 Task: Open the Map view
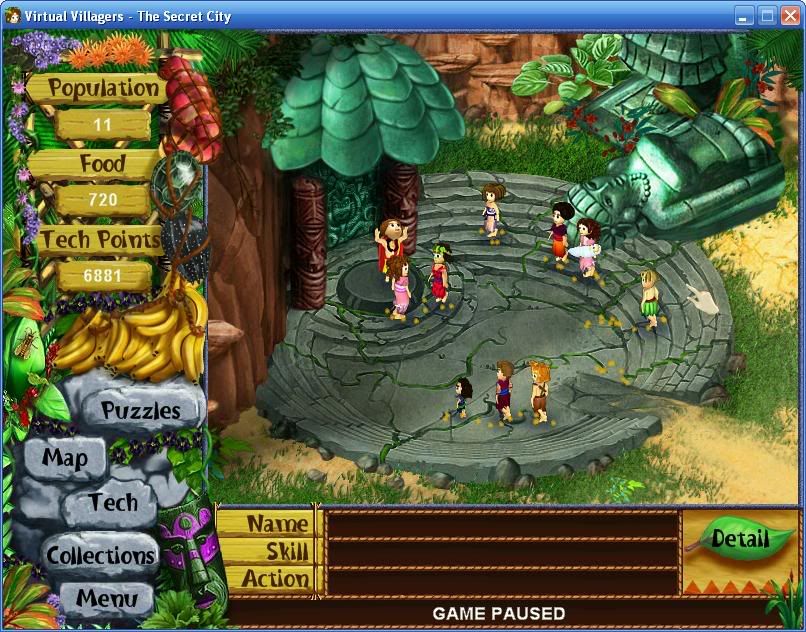point(65,459)
